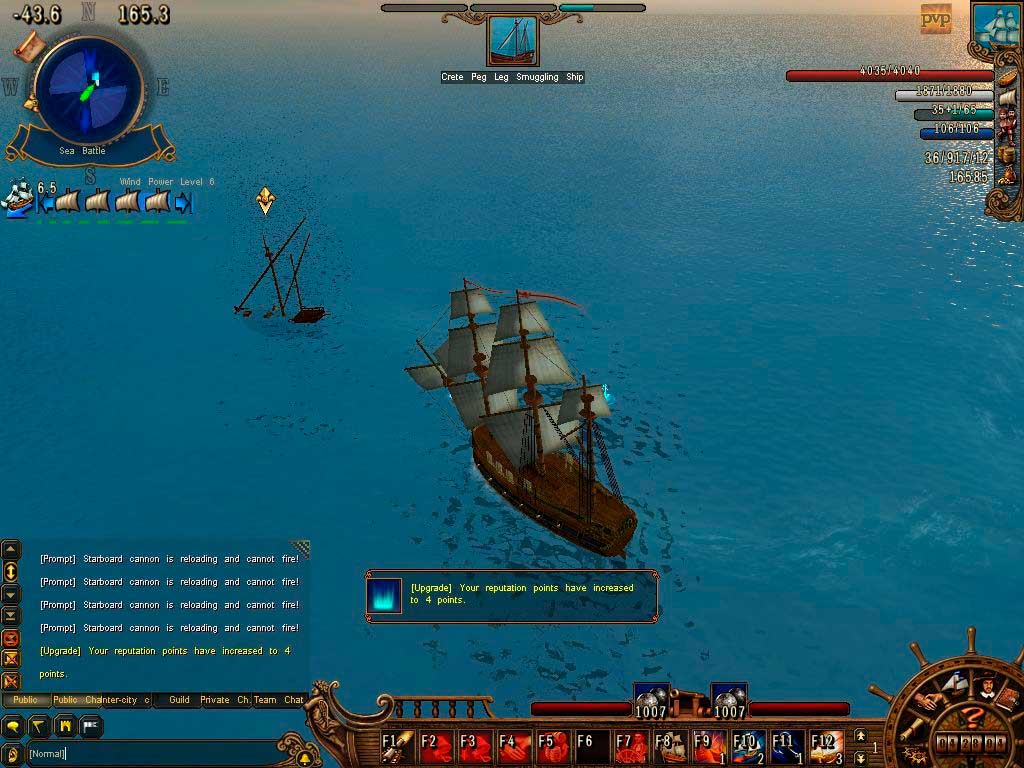This screenshot has height=768, width=1024.
Task: Click the yellow speech bubble chat button
Action: (x=14, y=725)
